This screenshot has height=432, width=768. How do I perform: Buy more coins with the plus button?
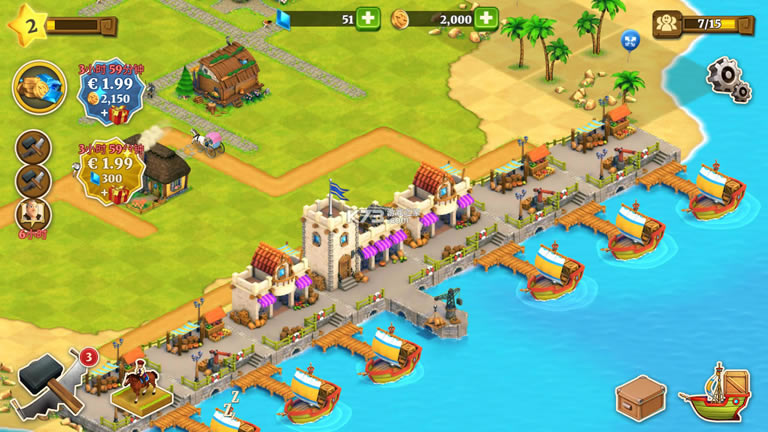coord(487,18)
